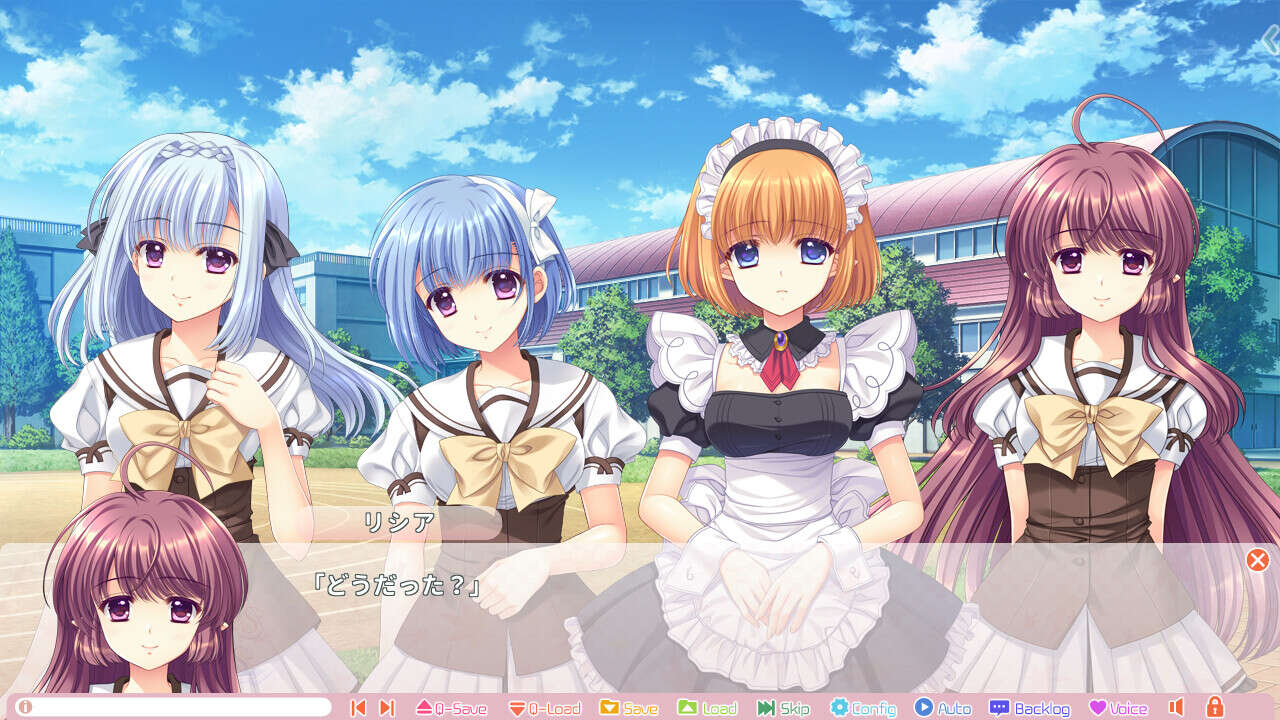Expand Q-Load options with the down-arrow icon
1280x720 pixels.
coord(517,707)
